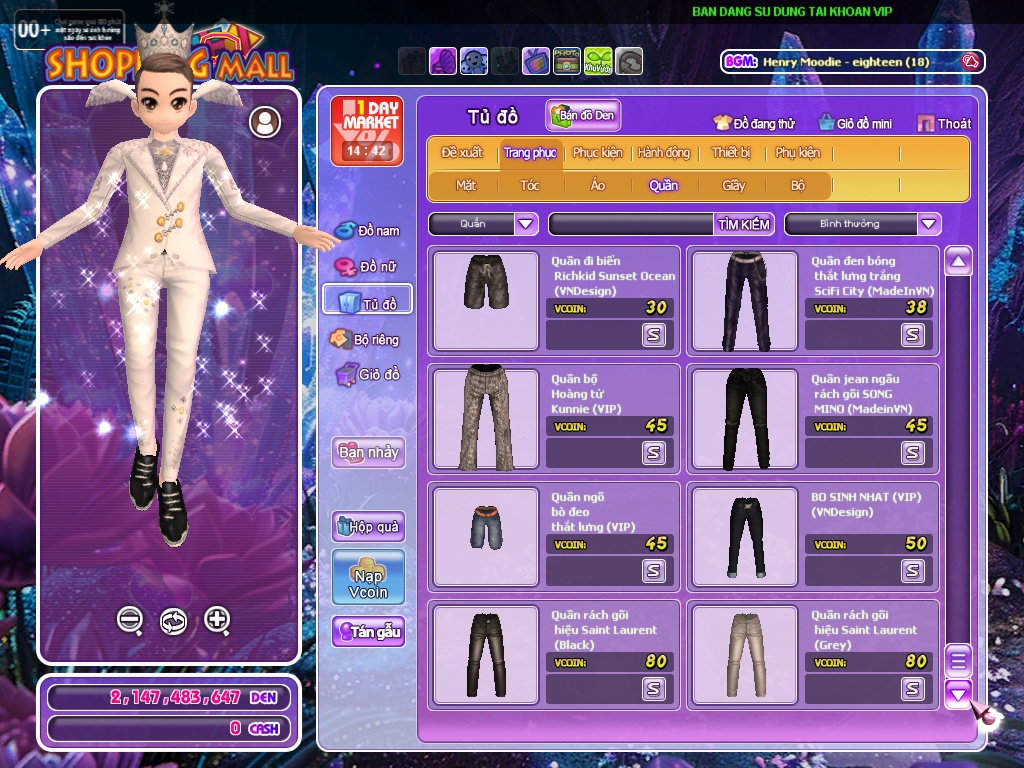Select Đồ nam in the side menu

click(x=368, y=231)
